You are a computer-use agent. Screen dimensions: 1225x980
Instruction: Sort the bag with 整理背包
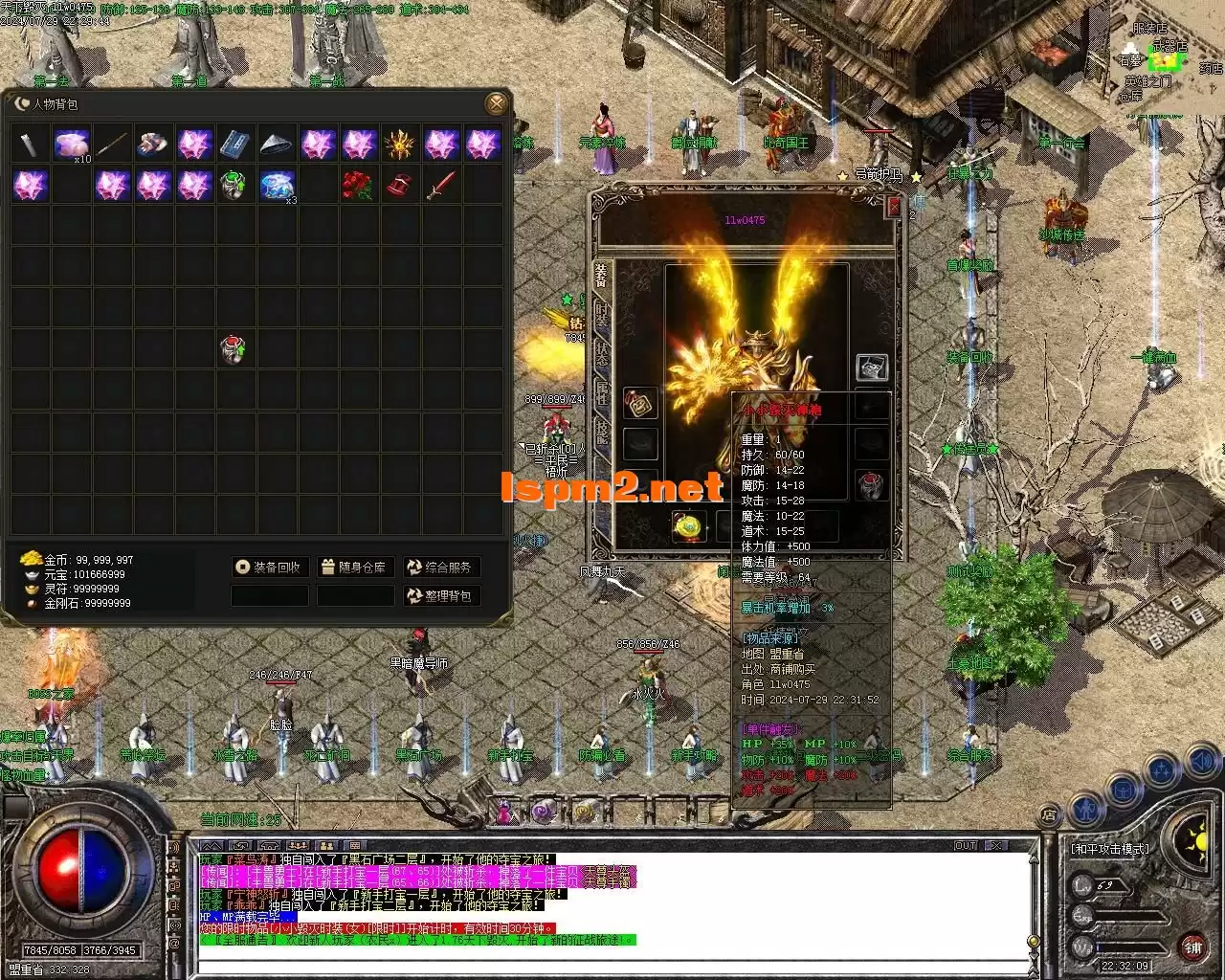click(x=440, y=596)
